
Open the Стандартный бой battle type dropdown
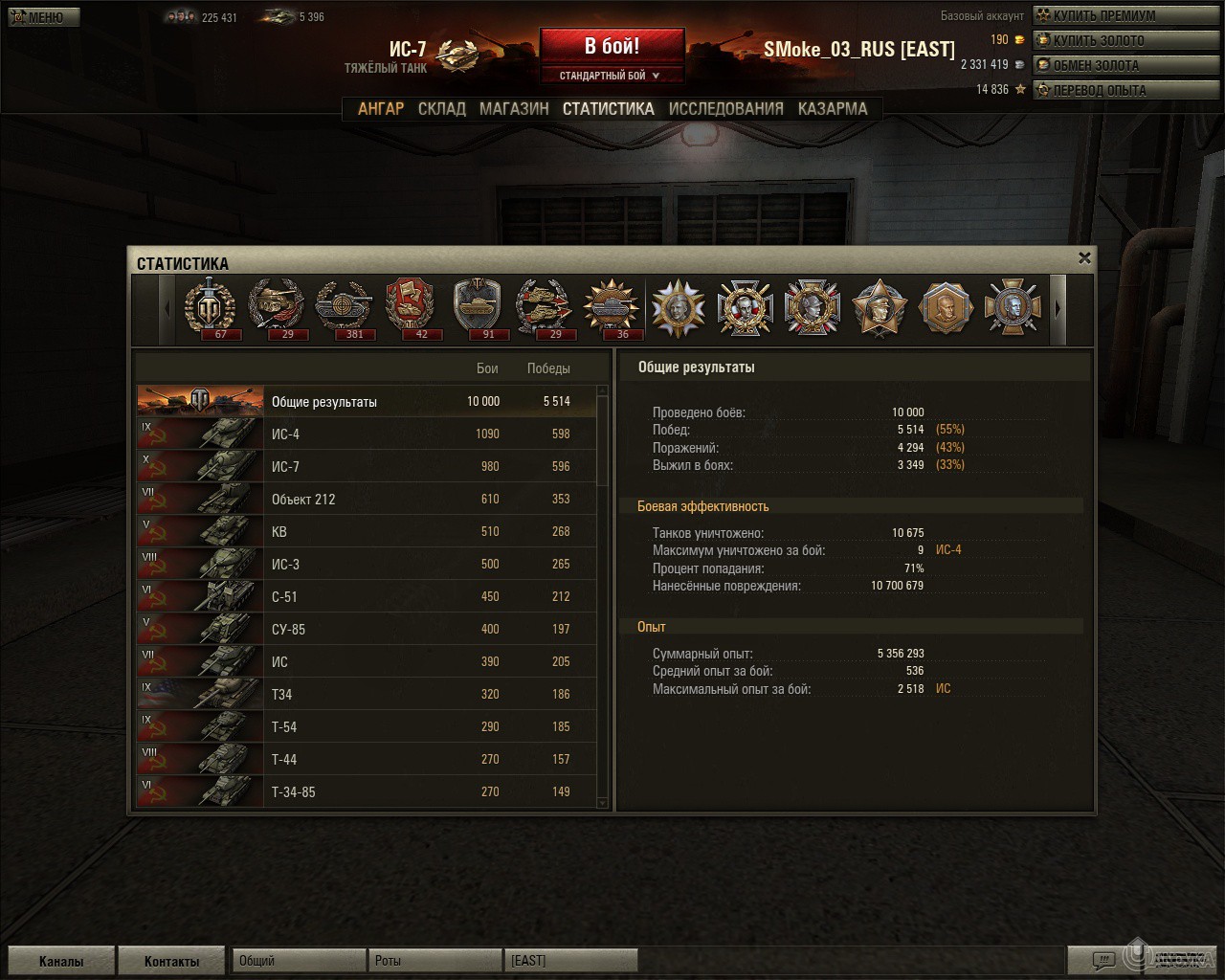[612, 76]
